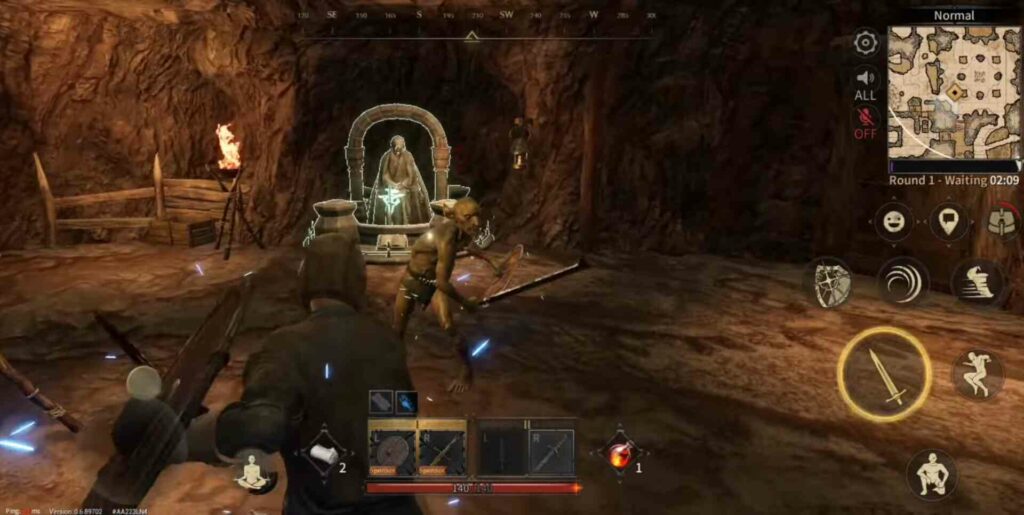Tap the crouching figure button
1024x515 pixels.
pos(931,473)
